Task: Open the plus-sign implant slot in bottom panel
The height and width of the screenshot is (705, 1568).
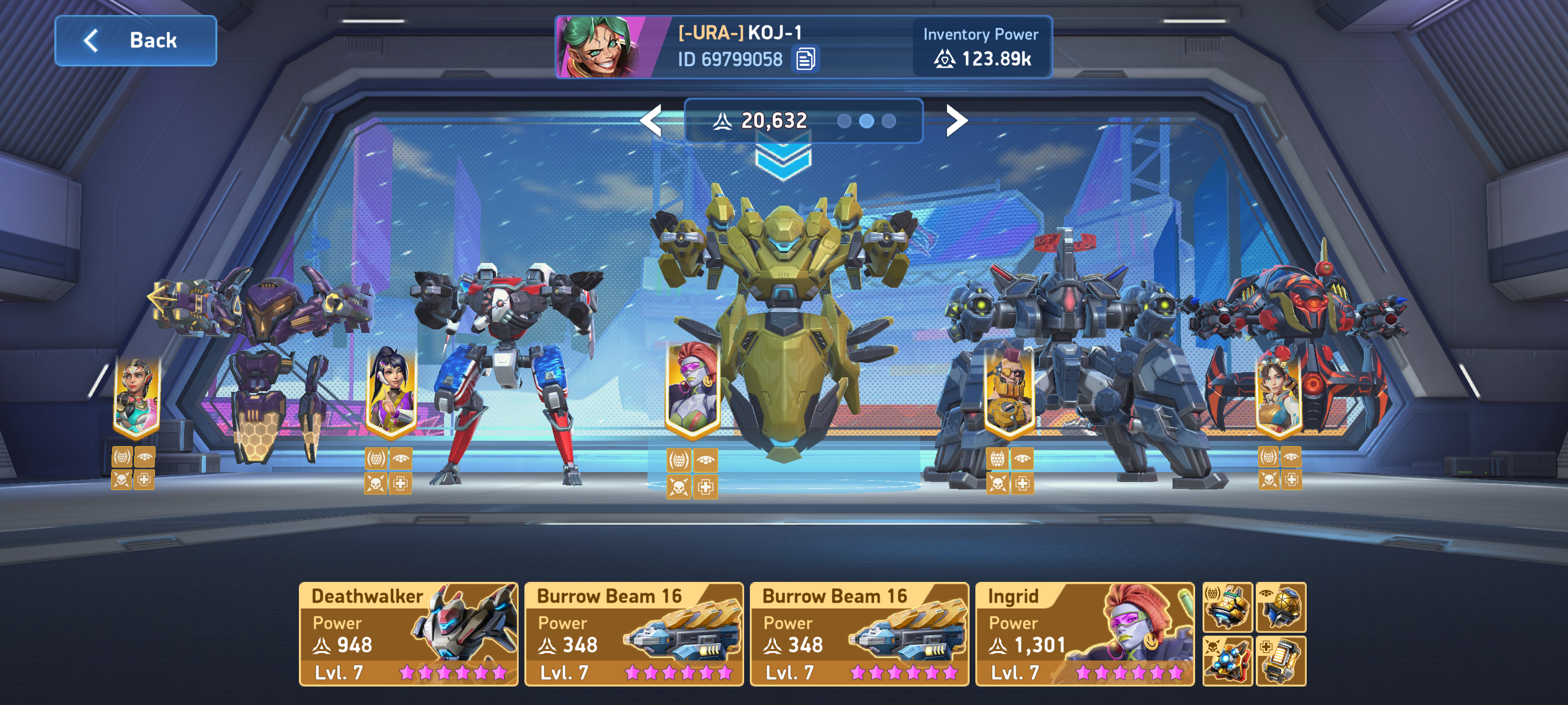Action: [x=1281, y=661]
